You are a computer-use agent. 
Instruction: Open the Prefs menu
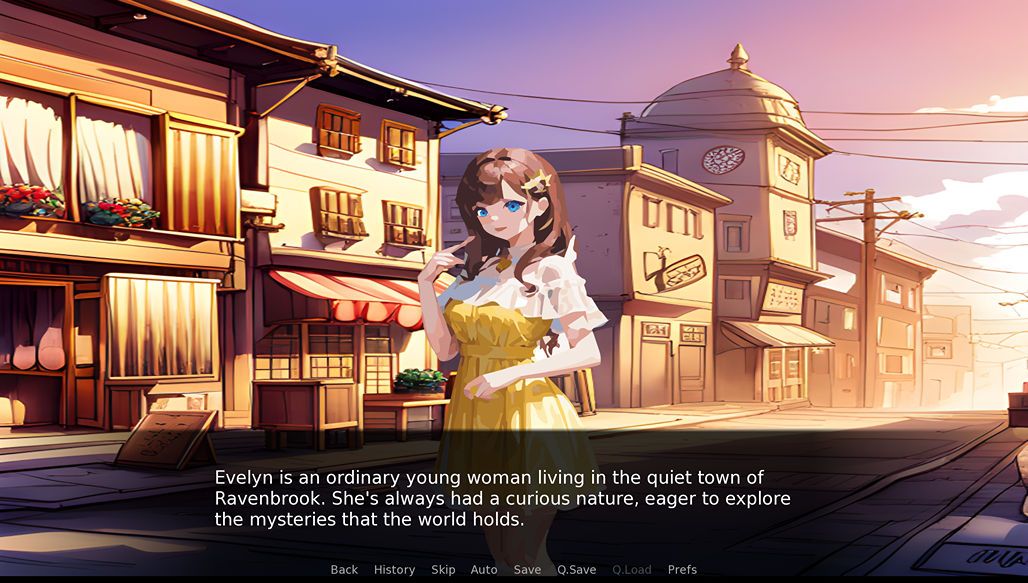(x=682, y=570)
